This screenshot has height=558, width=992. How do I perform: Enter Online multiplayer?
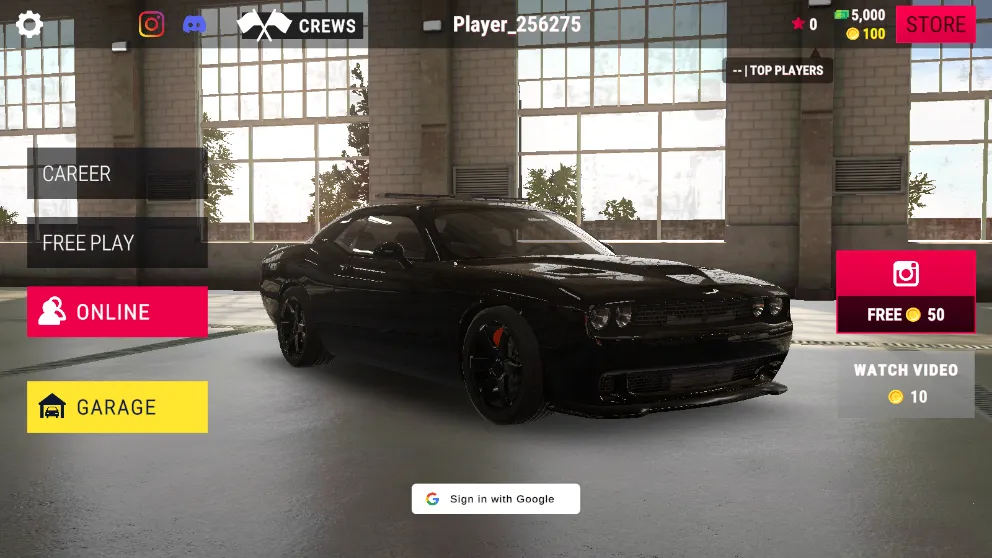coord(117,312)
